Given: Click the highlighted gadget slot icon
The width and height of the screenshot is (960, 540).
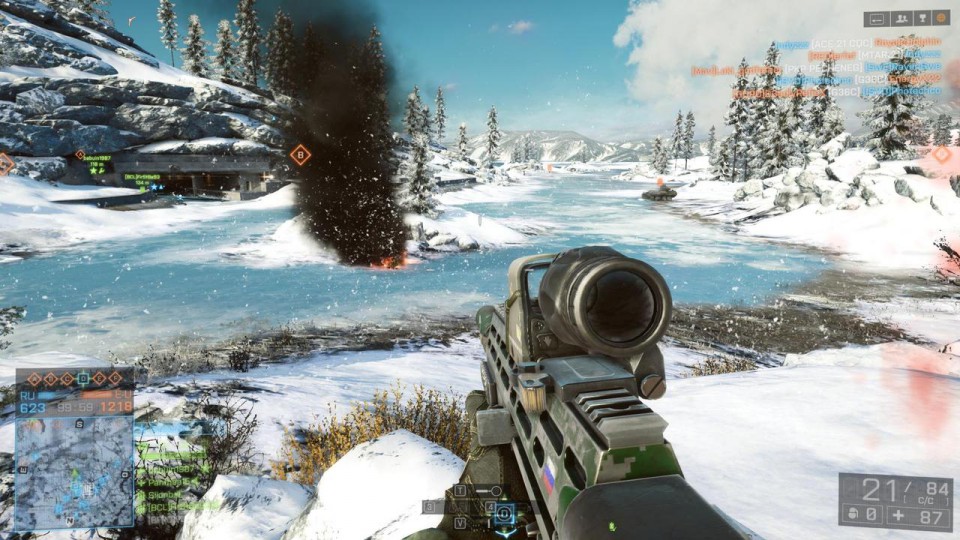Looking at the screenshot, I should [505, 513].
